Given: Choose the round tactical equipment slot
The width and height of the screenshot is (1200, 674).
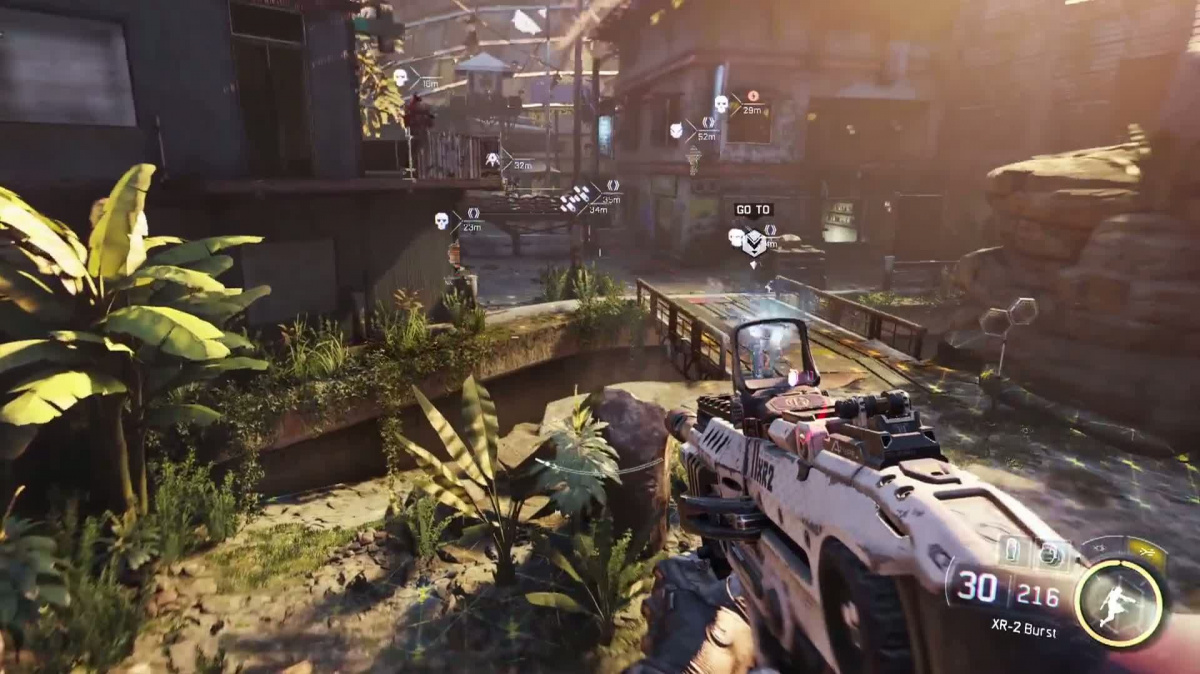Looking at the screenshot, I should (x=1050, y=553).
